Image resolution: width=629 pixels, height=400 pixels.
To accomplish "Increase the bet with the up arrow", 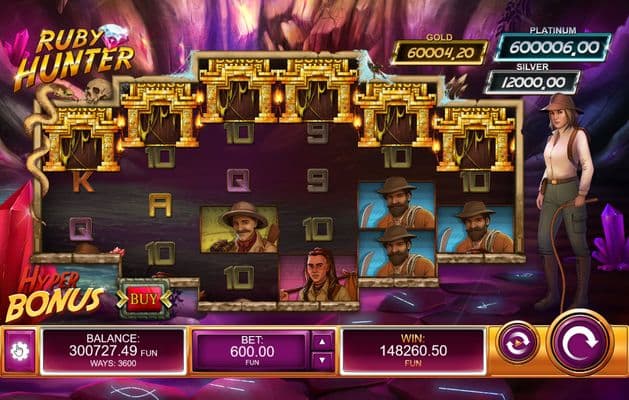I will click(323, 342).
